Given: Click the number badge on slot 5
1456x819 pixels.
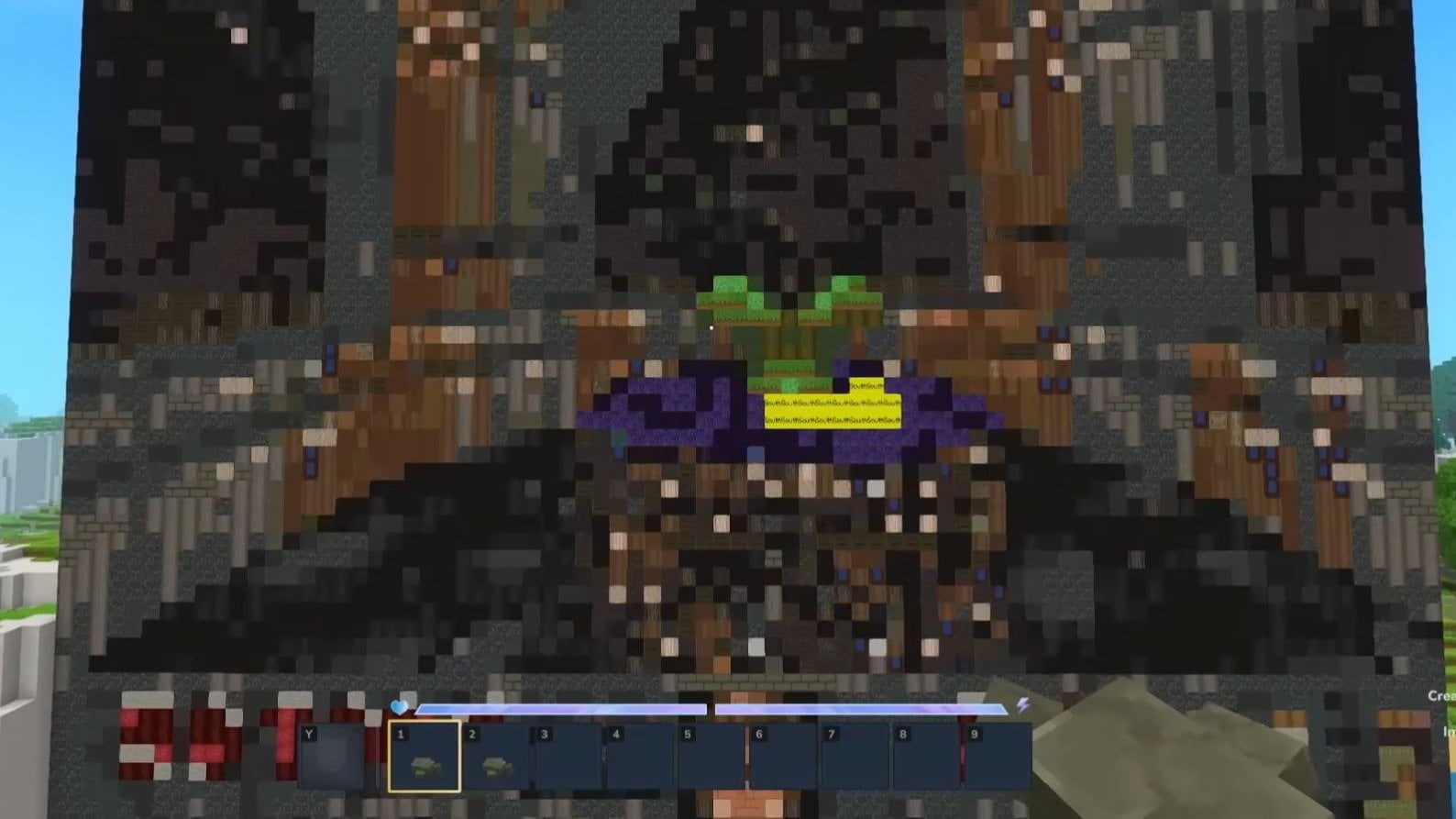Looking at the screenshot, I should tap(687, 734).
